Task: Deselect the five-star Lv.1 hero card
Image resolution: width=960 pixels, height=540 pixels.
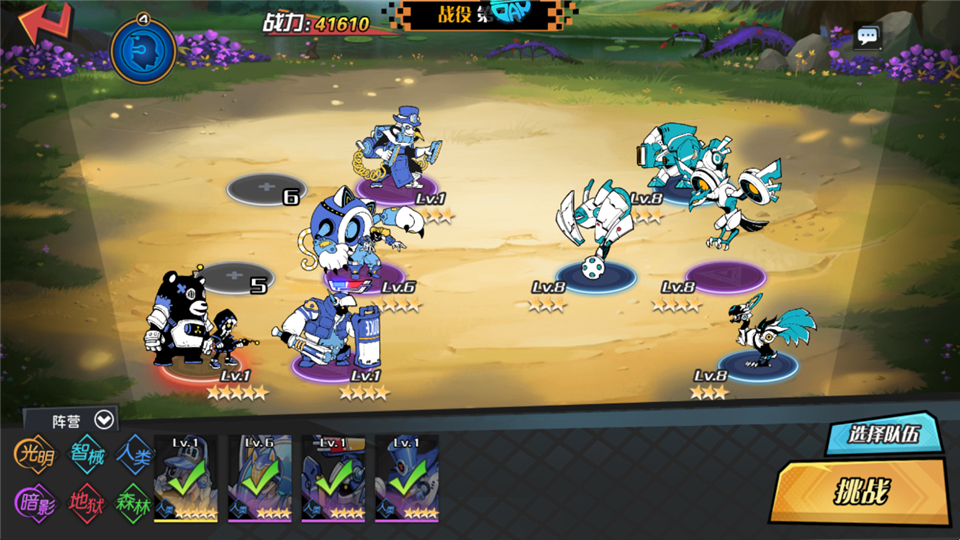Action: tap(185, 479)
